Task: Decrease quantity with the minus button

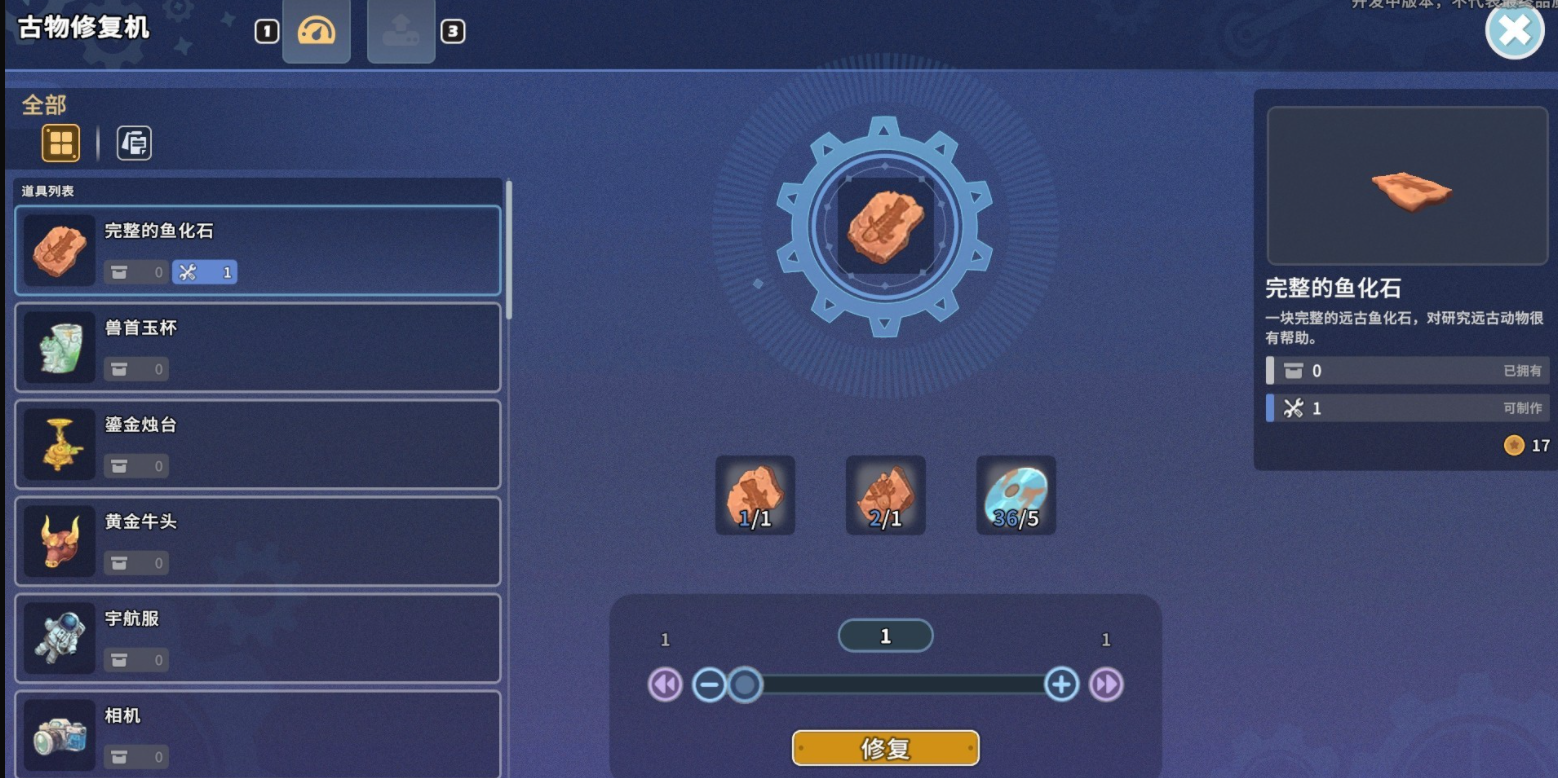Action: (x=709, y=685)
